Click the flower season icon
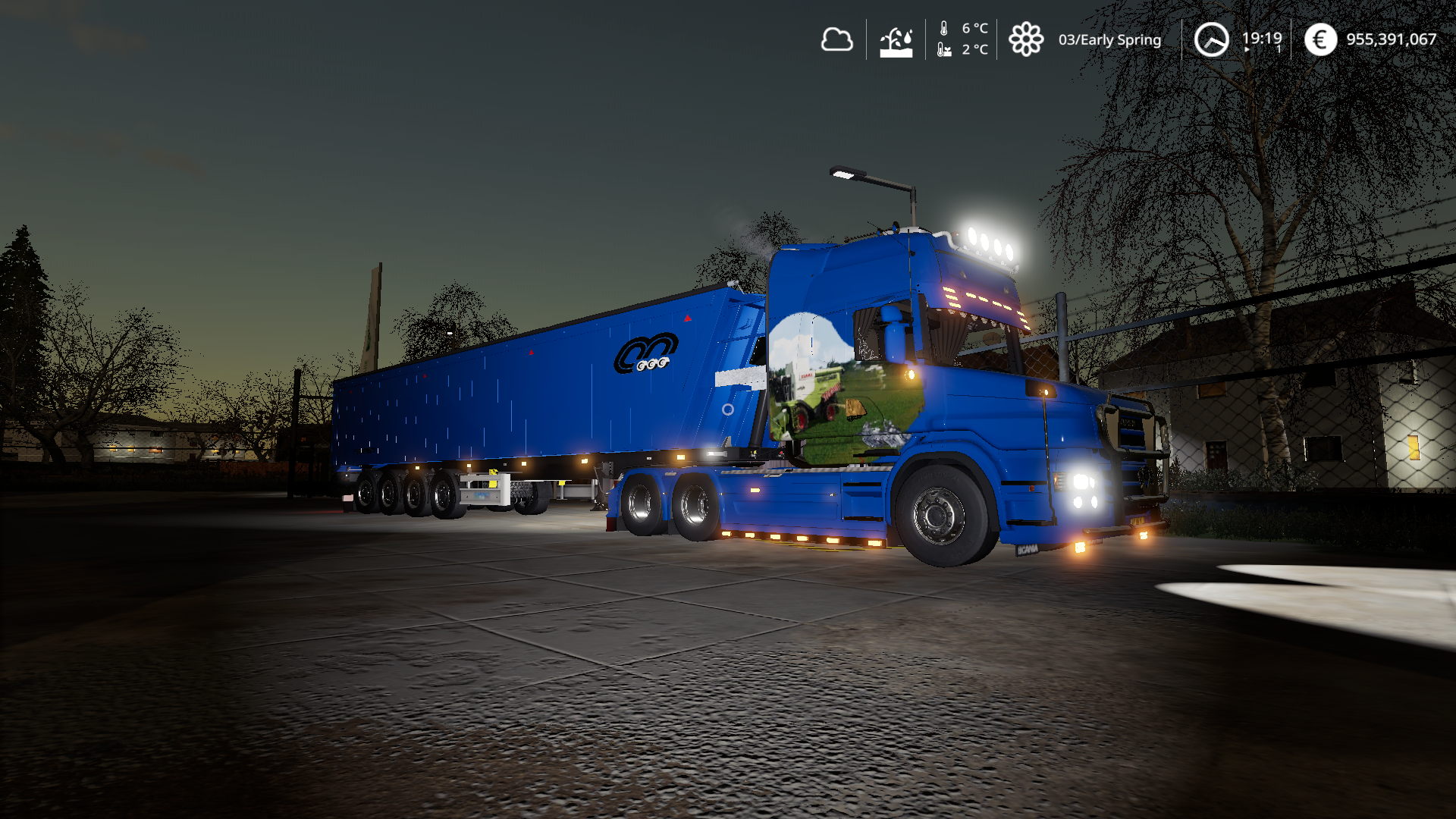Image resolution: width=1456 pixels, height=819 pixels. click(x=1026, y=39)
